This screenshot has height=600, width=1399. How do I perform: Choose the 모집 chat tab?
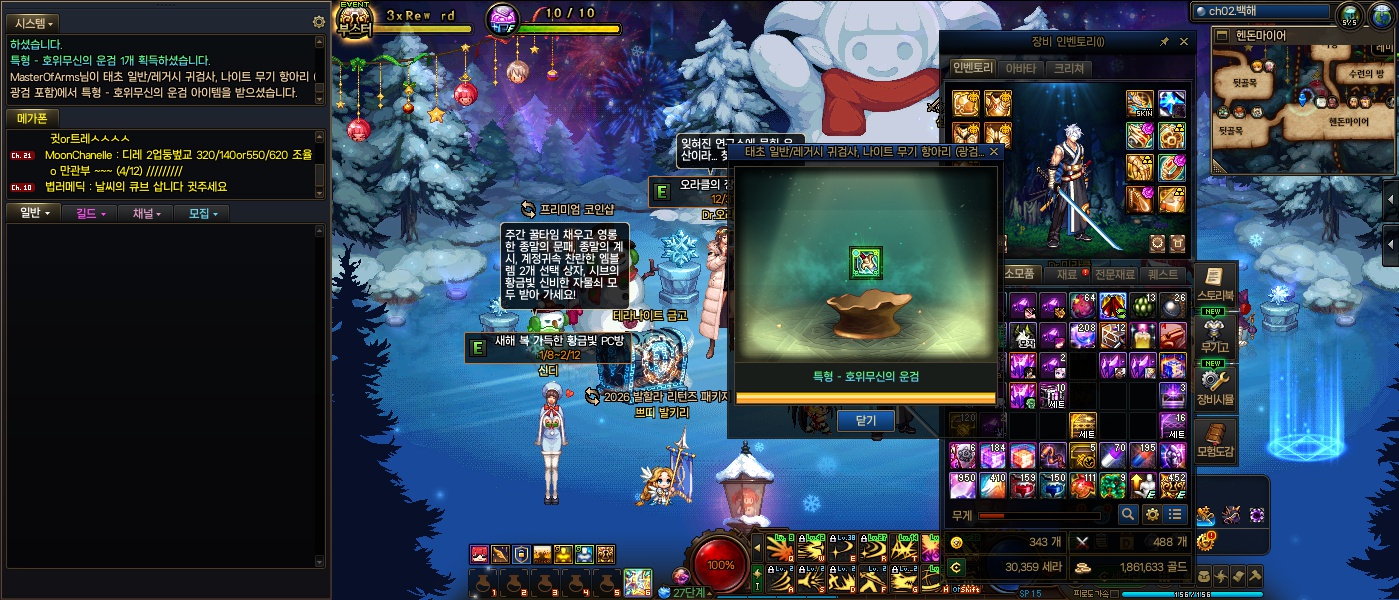pos(201,213)
